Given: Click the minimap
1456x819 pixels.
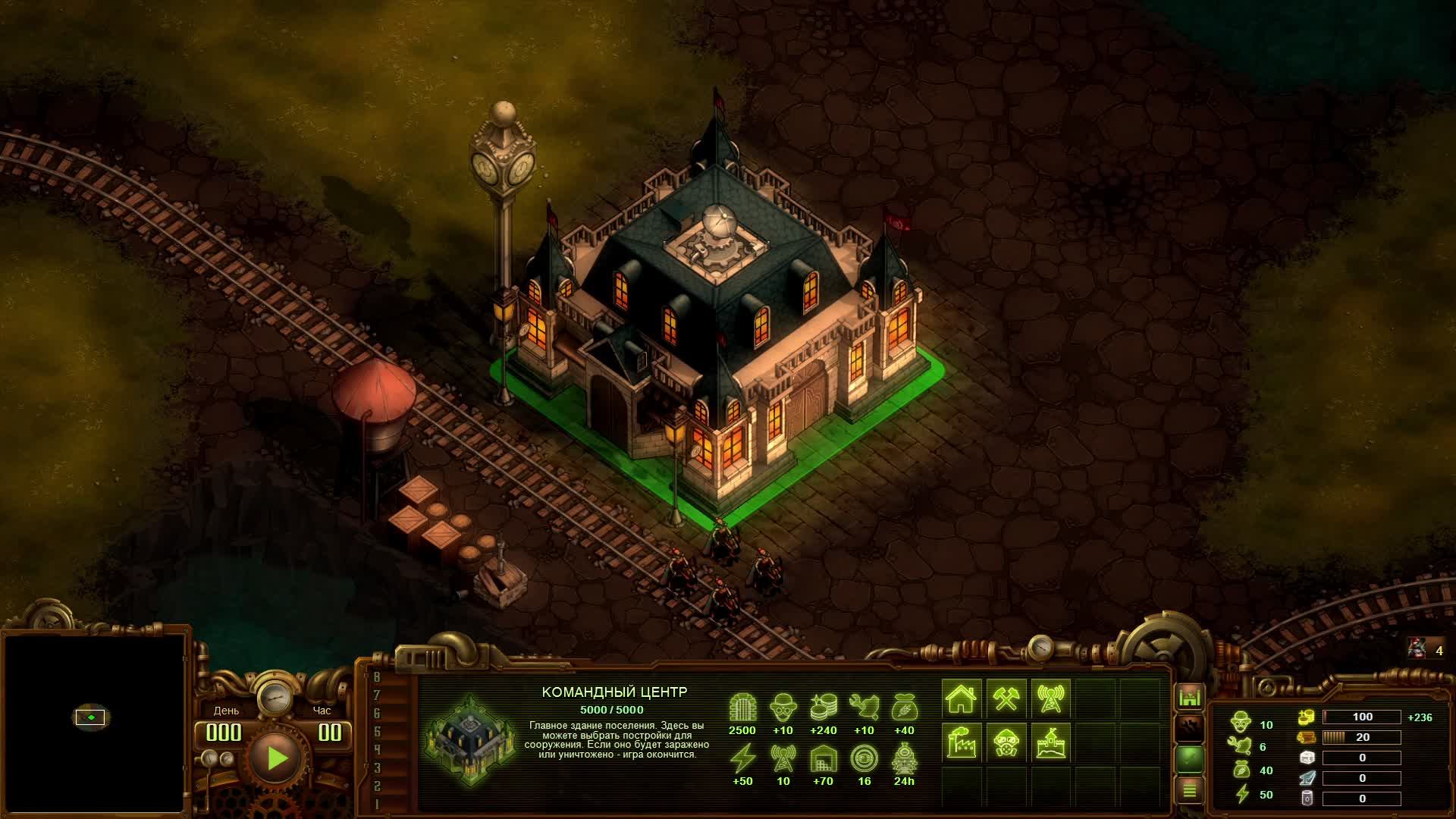Looking at the screenshot, I should [94, 722].
